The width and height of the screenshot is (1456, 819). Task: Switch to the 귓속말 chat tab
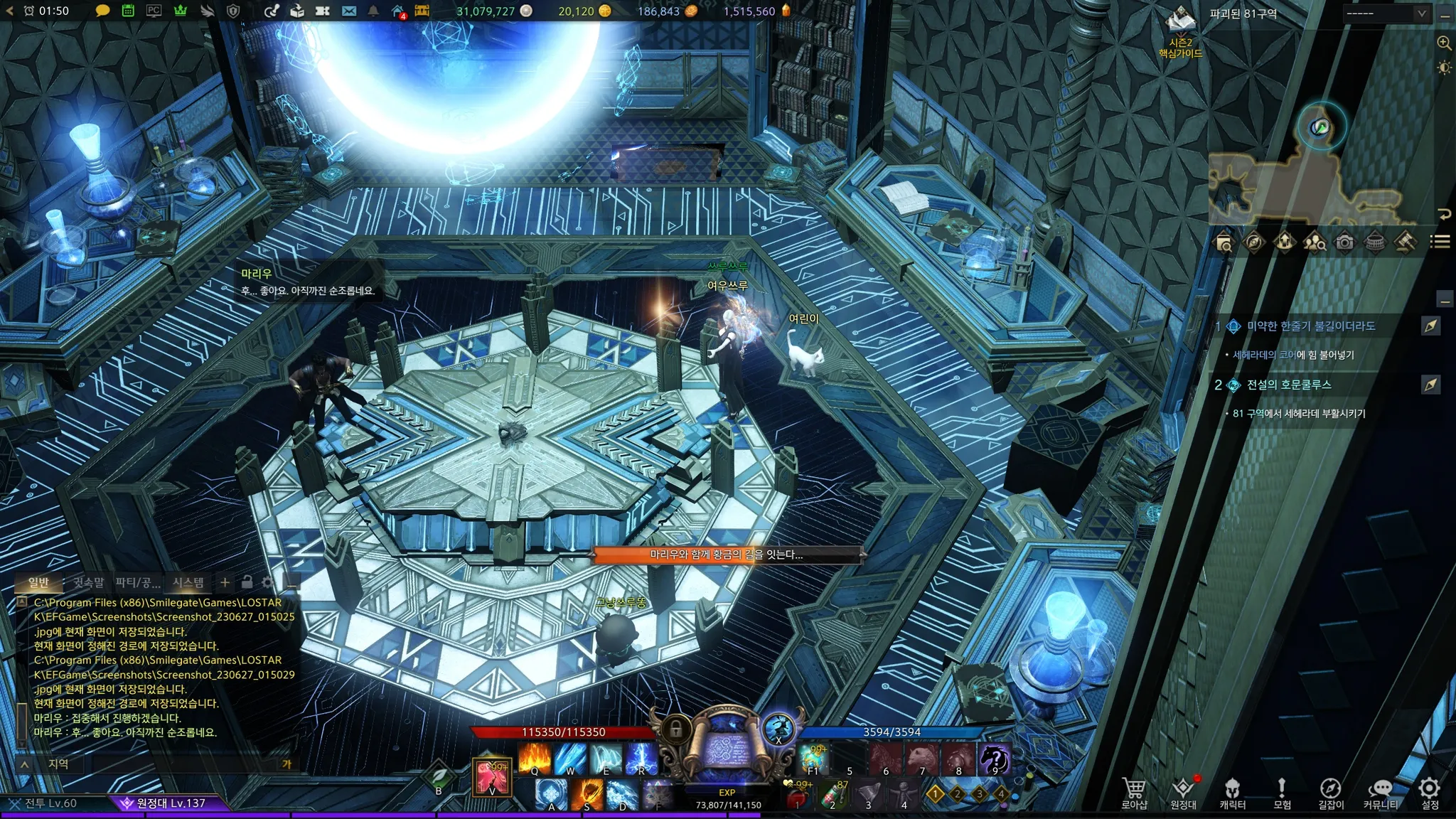(88, 583)
